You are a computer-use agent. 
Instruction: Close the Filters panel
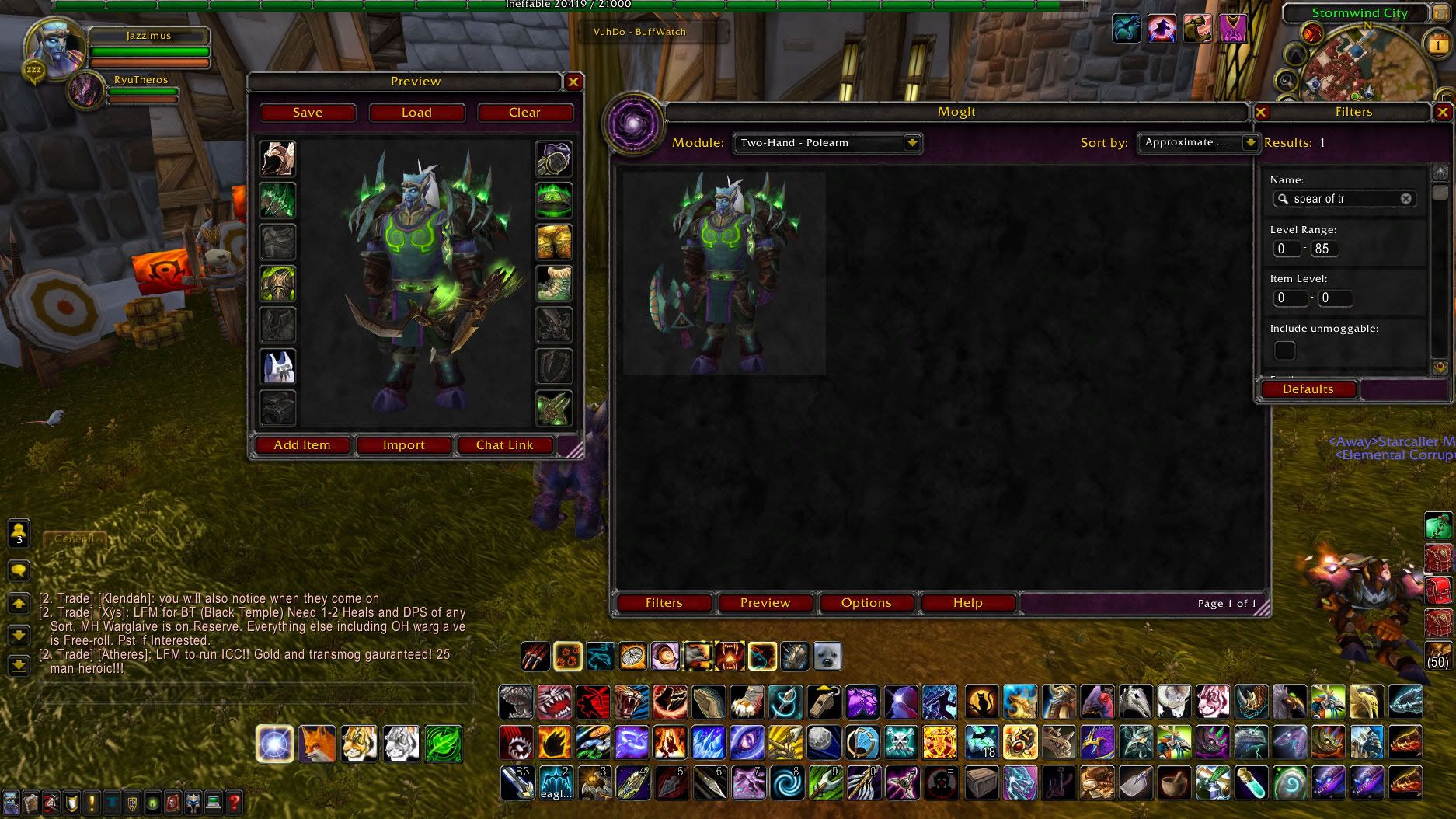click(x=1442, y=113)
